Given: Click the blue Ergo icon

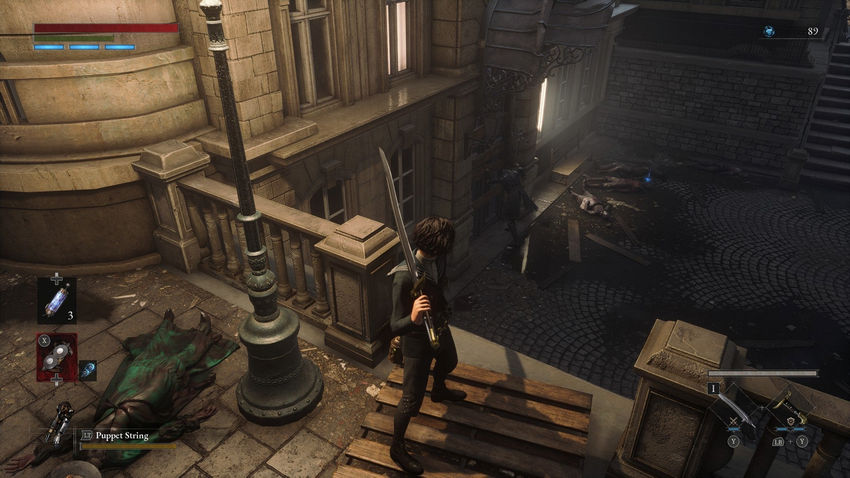Looking at the screenshot, I should coord(769,32).
